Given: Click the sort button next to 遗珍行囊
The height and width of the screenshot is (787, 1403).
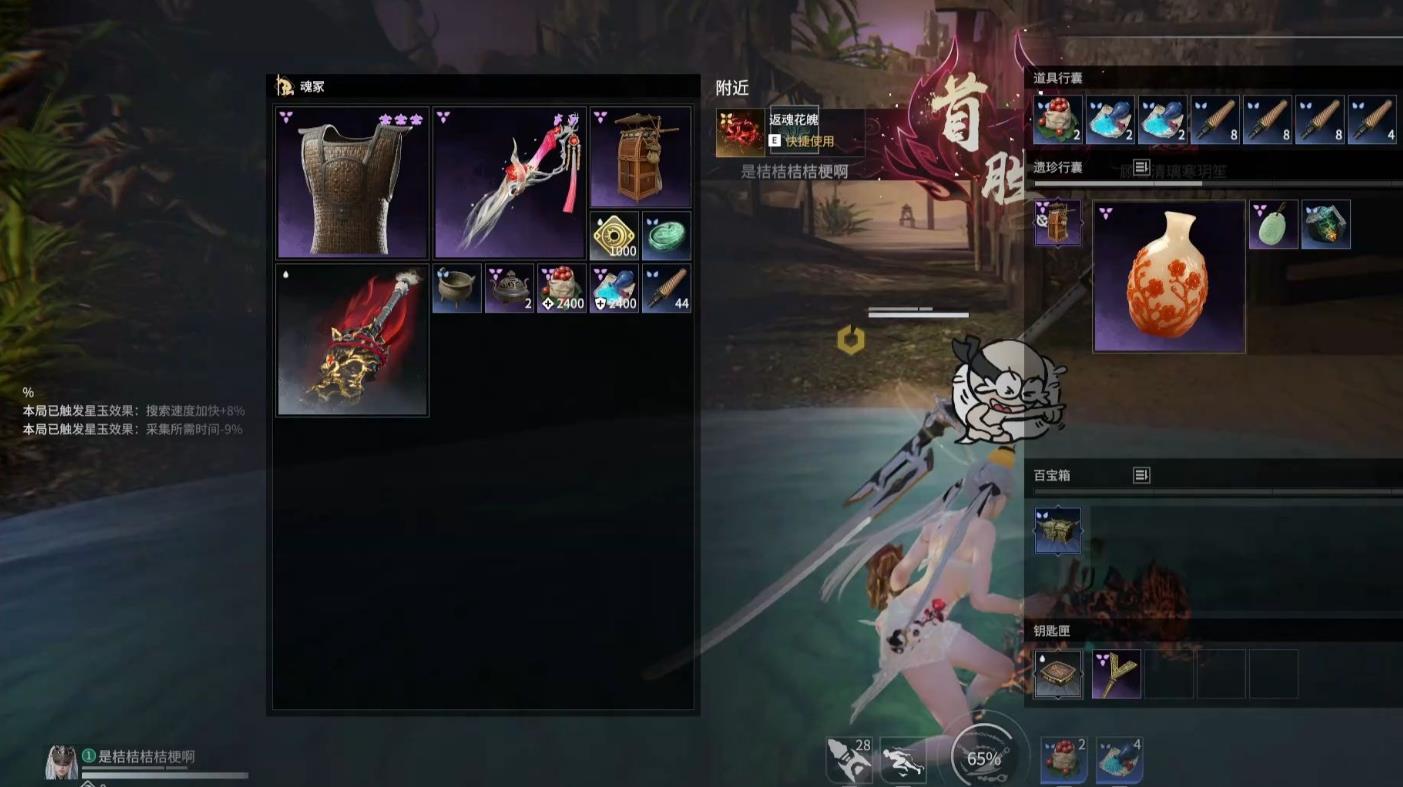Looking at the screenshot, I should pyautogui.click(x=1141, y=167).
